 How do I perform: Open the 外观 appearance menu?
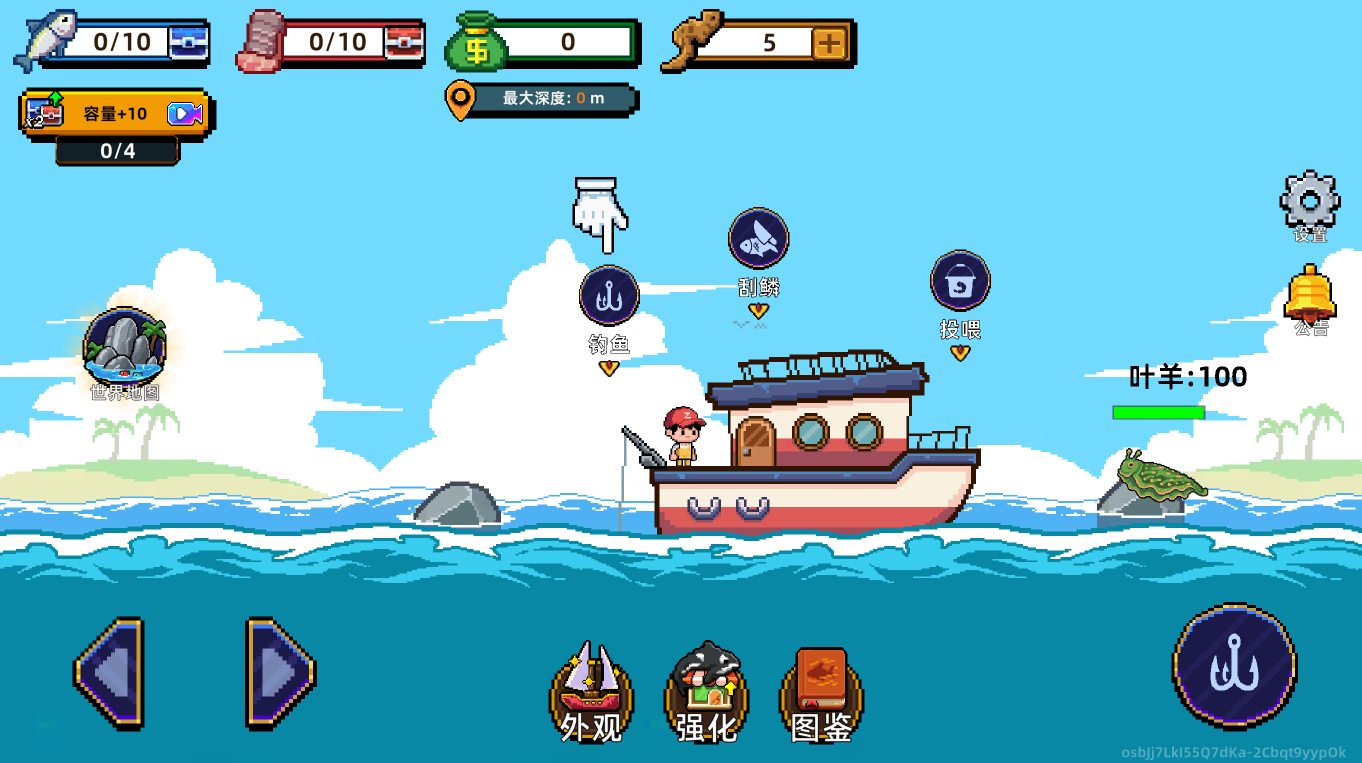[x=591, y=691]
